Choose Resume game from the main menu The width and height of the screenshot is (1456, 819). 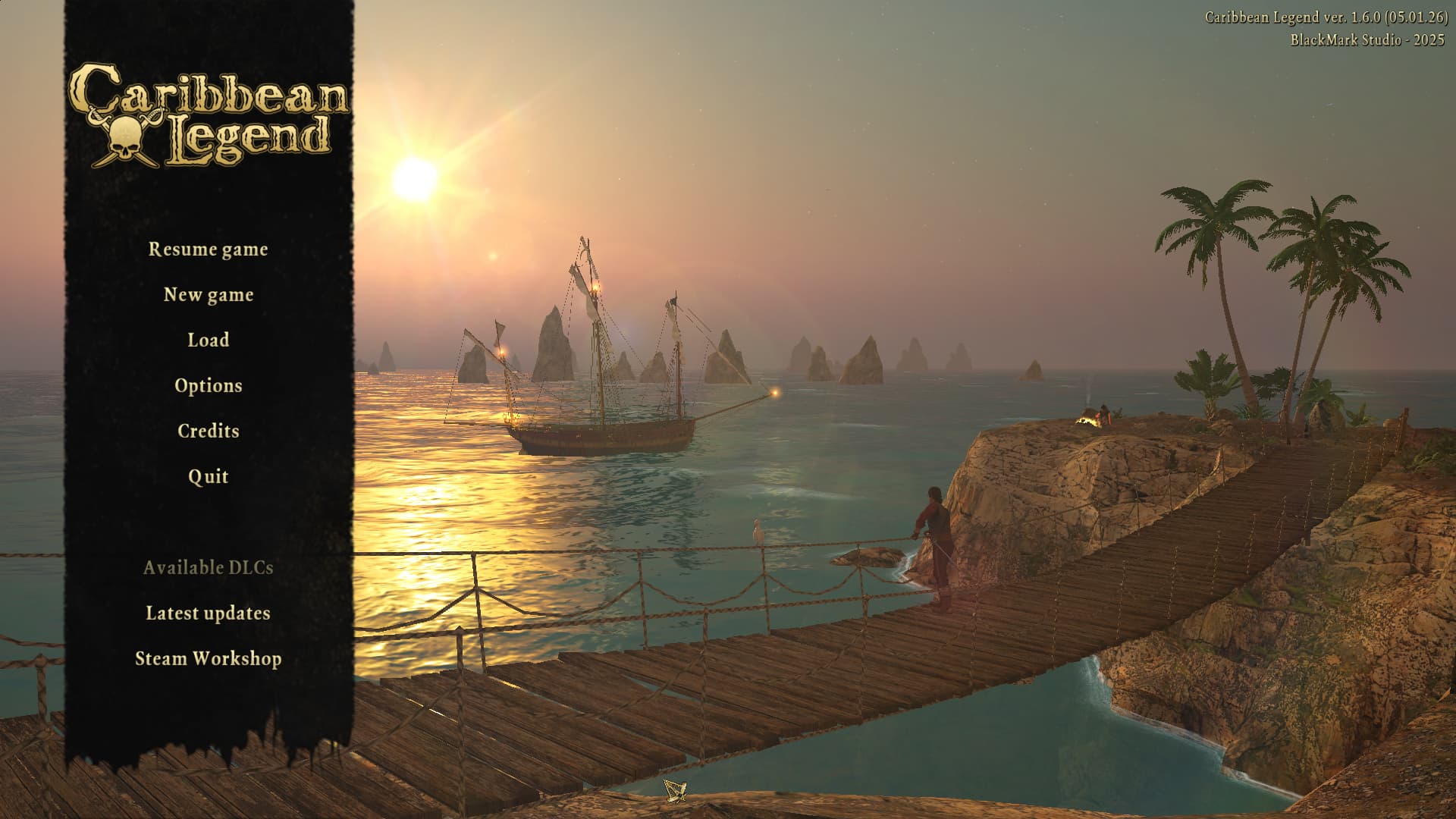tap(208, 249)
